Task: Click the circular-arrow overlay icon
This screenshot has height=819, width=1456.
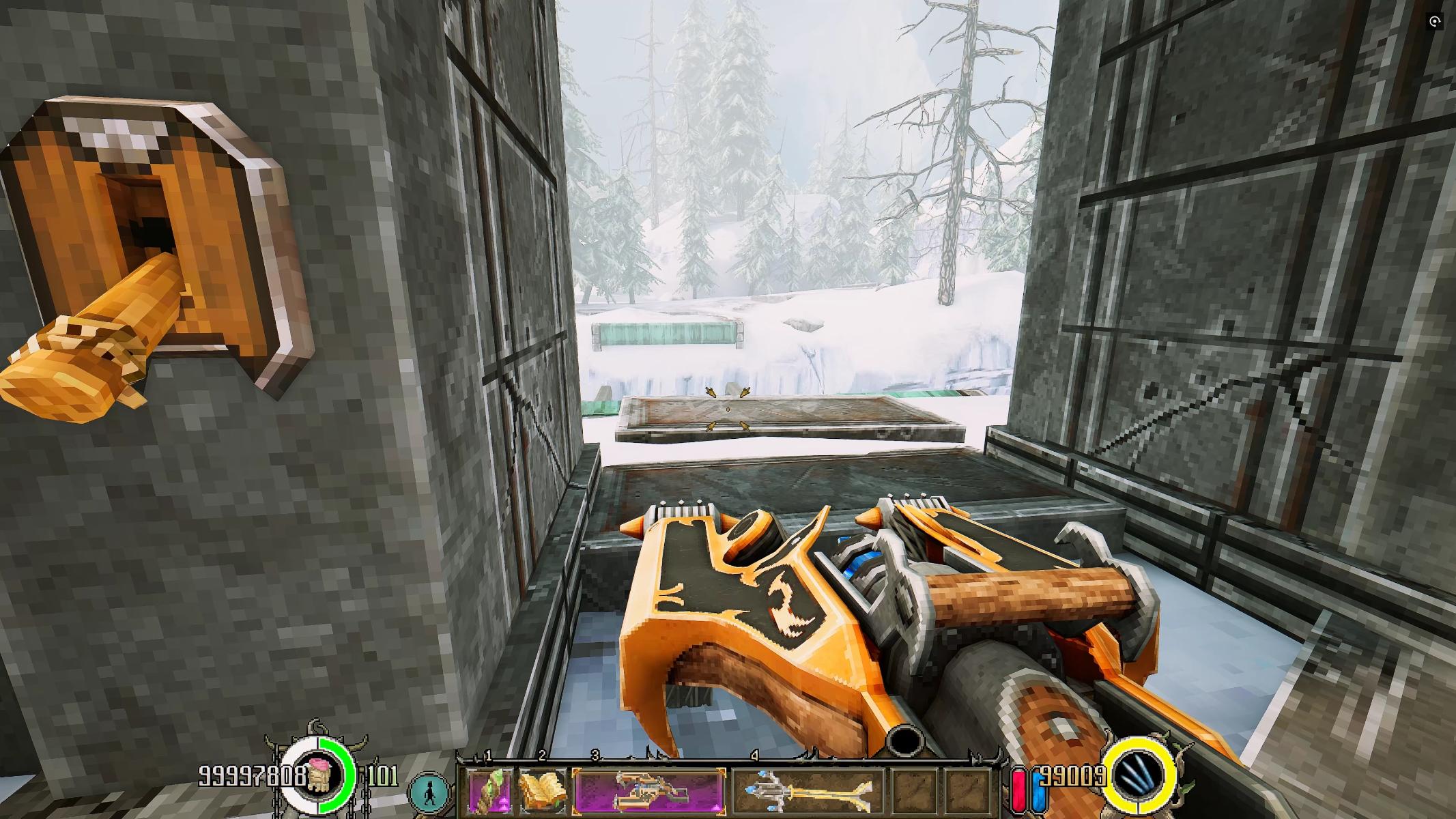Action: (x=1434, y=22)
